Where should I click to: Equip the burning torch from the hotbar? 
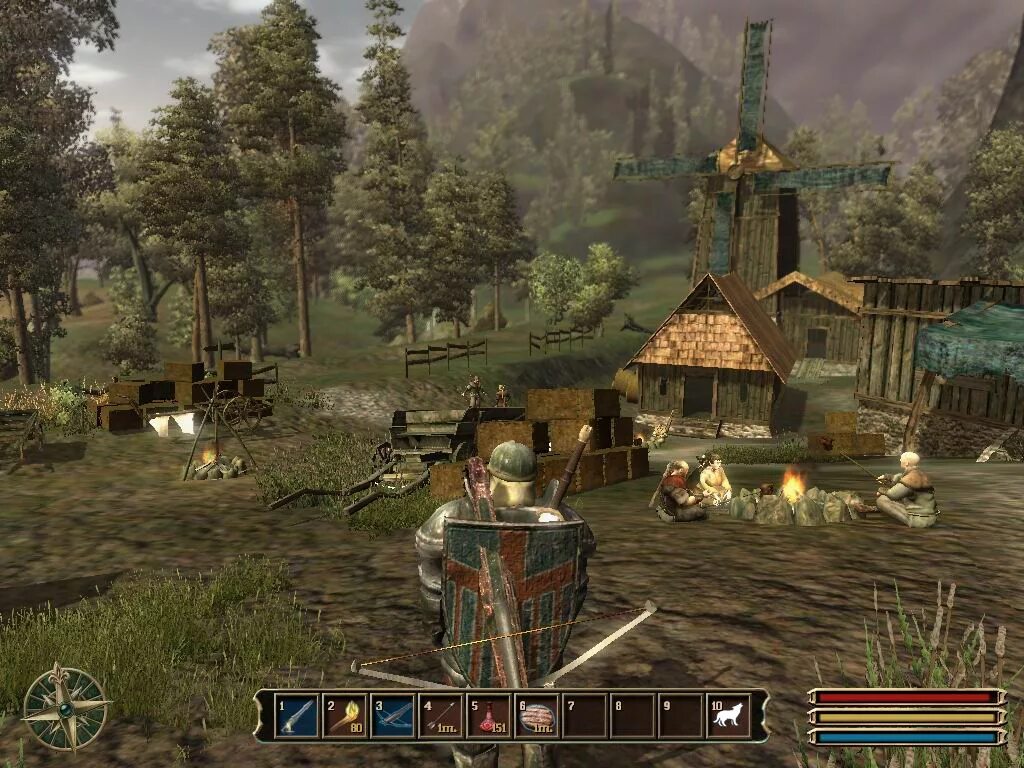point(344,716)
